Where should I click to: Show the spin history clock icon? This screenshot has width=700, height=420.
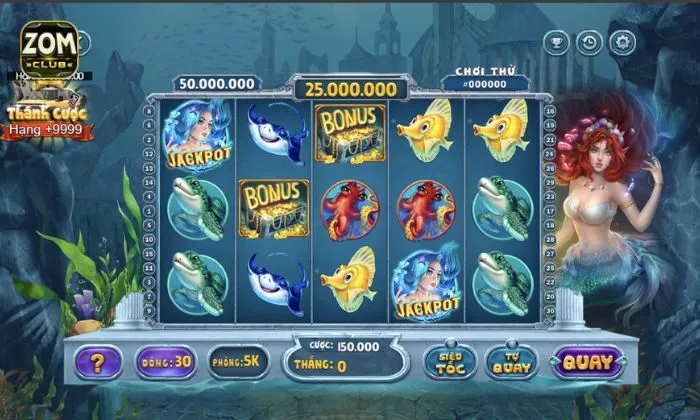pos(590,43)
